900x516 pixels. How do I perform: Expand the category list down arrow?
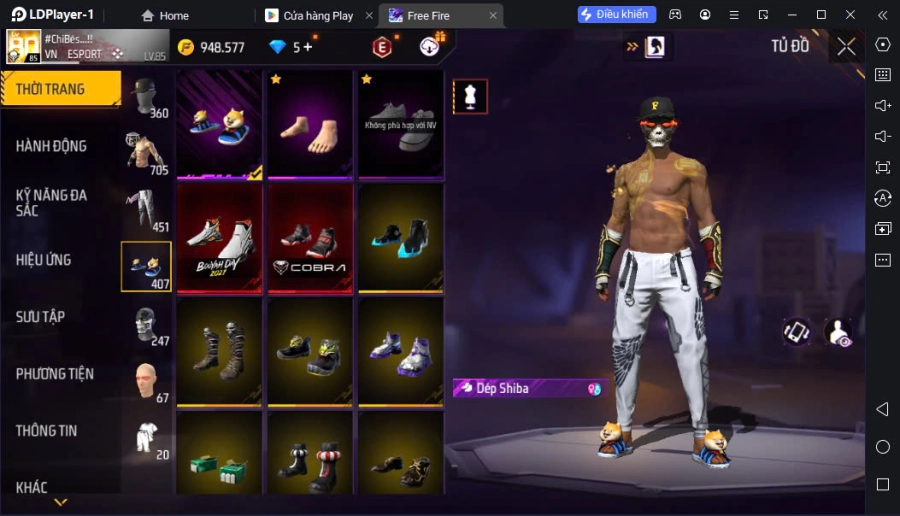[x=60, y=502]
